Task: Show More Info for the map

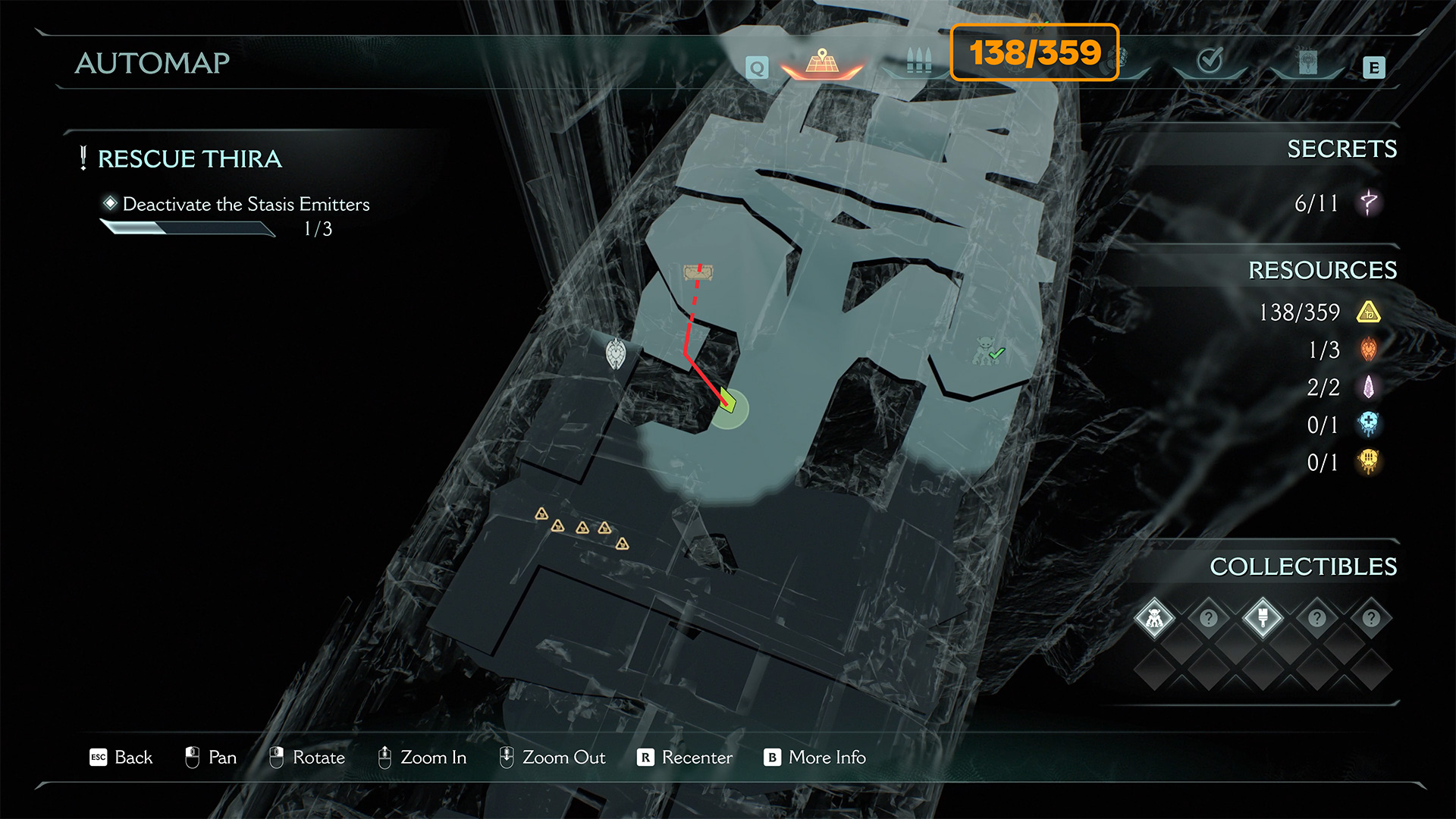Action: click(x=815, y=758)
